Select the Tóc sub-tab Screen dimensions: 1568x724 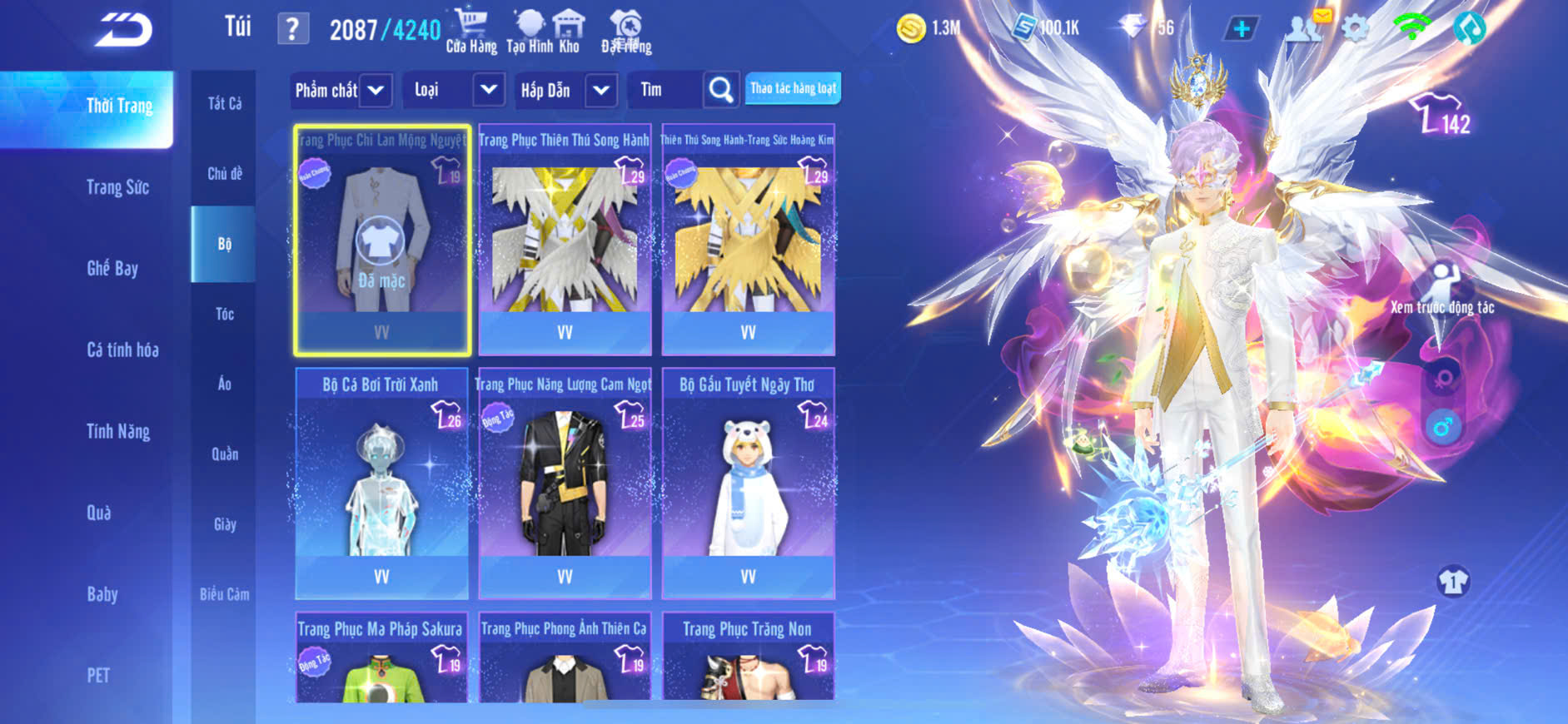pos(224,314)
